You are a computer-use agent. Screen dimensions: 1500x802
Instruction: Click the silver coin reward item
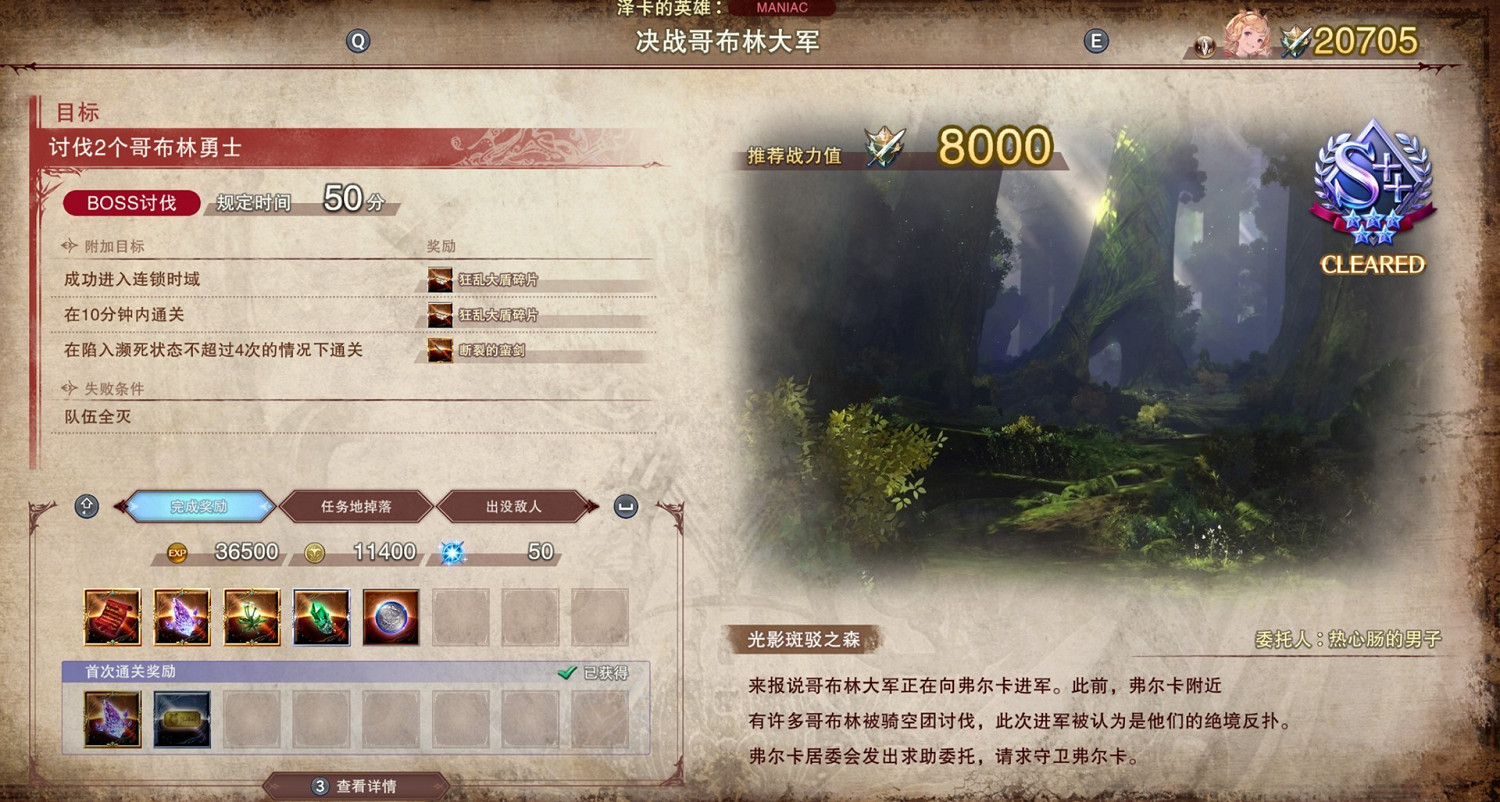(391, 616)
